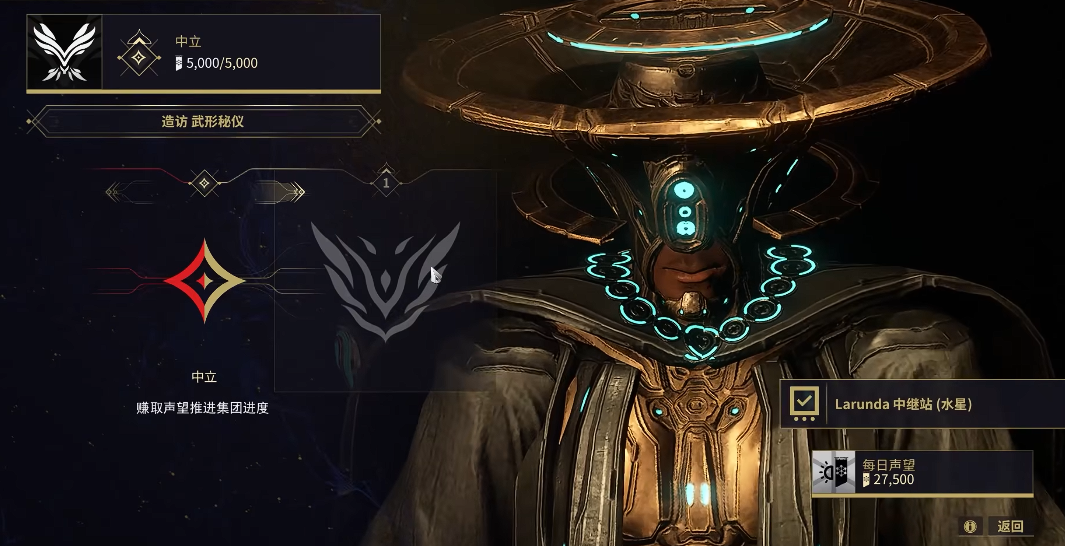Open the 每日声望 daily standing panel

[921, 472]
